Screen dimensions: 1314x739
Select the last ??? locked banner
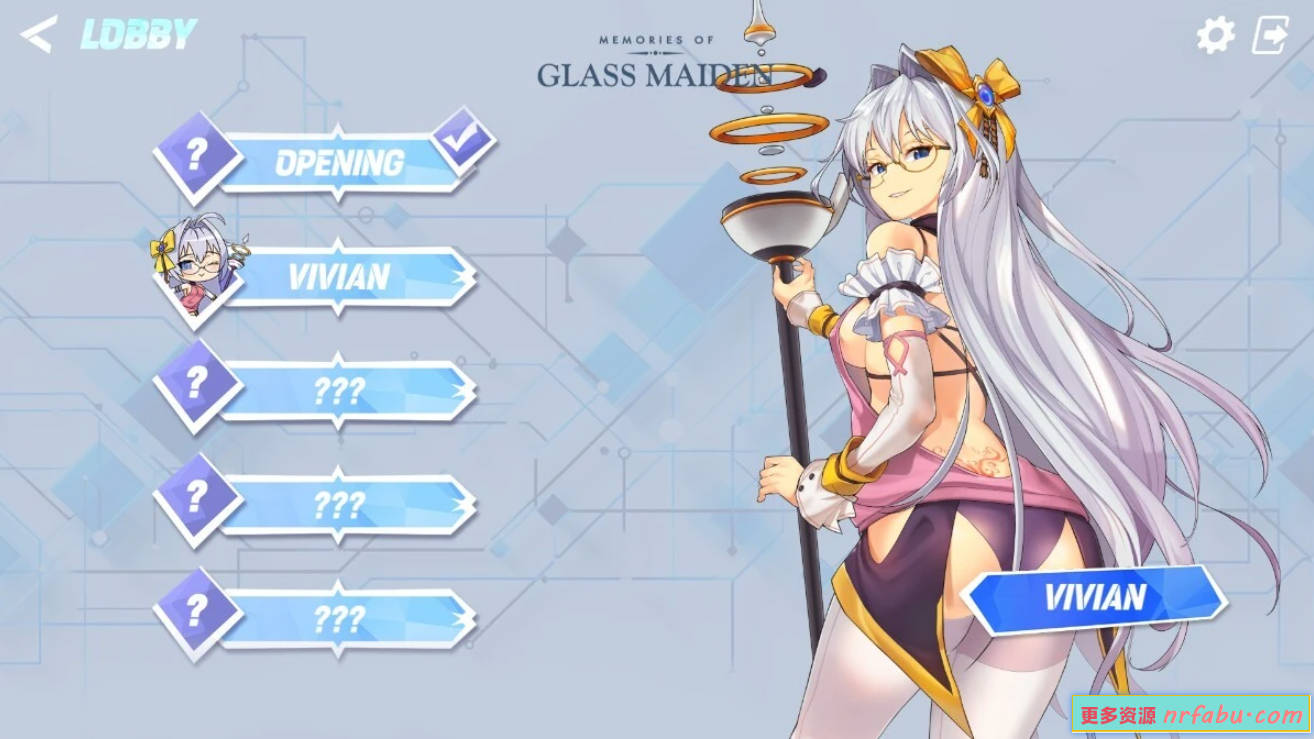tap(345, 621)
